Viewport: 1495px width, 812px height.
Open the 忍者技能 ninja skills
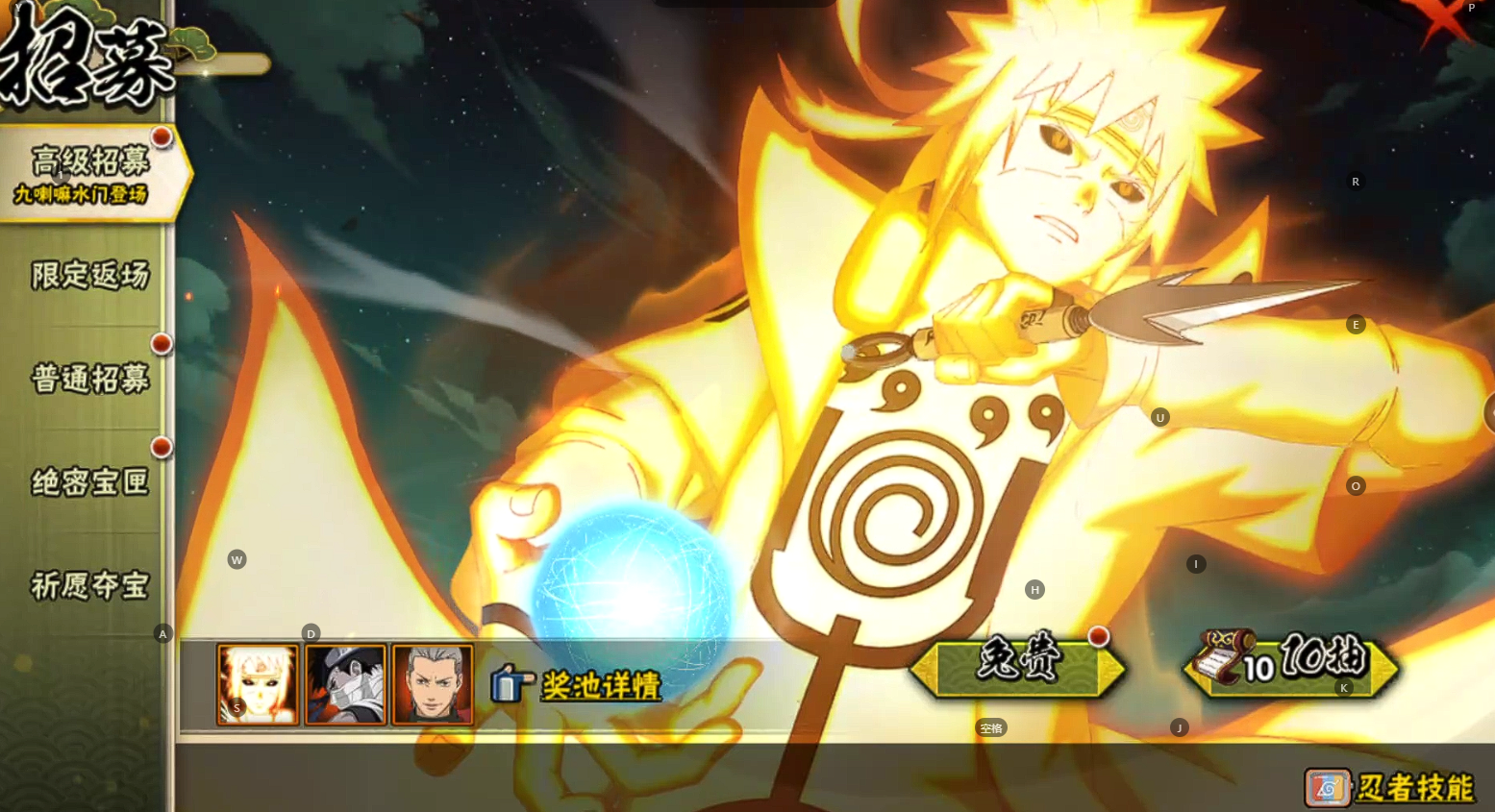point(1391,788)
